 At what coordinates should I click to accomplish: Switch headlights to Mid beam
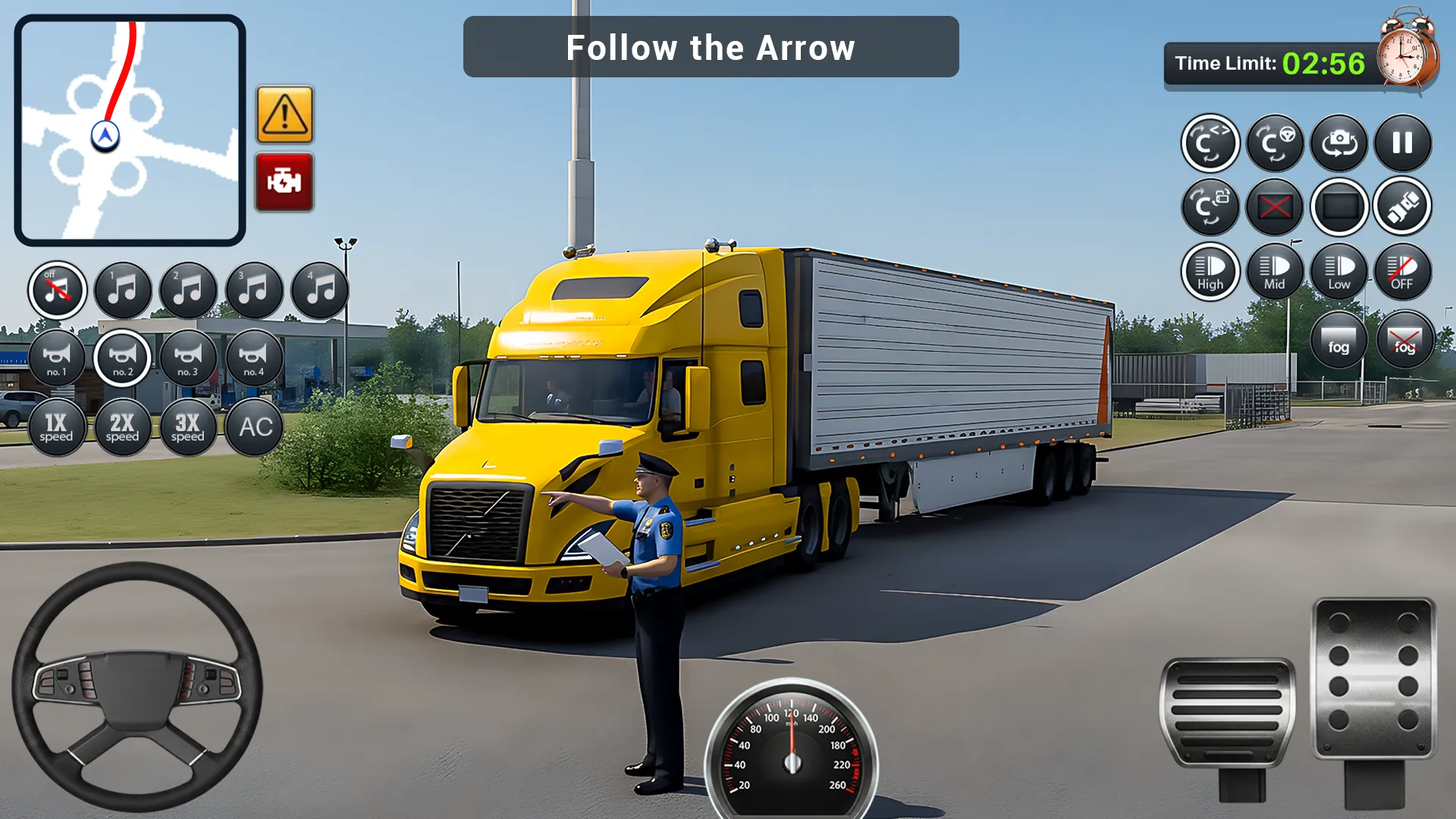coord(1275,271)
